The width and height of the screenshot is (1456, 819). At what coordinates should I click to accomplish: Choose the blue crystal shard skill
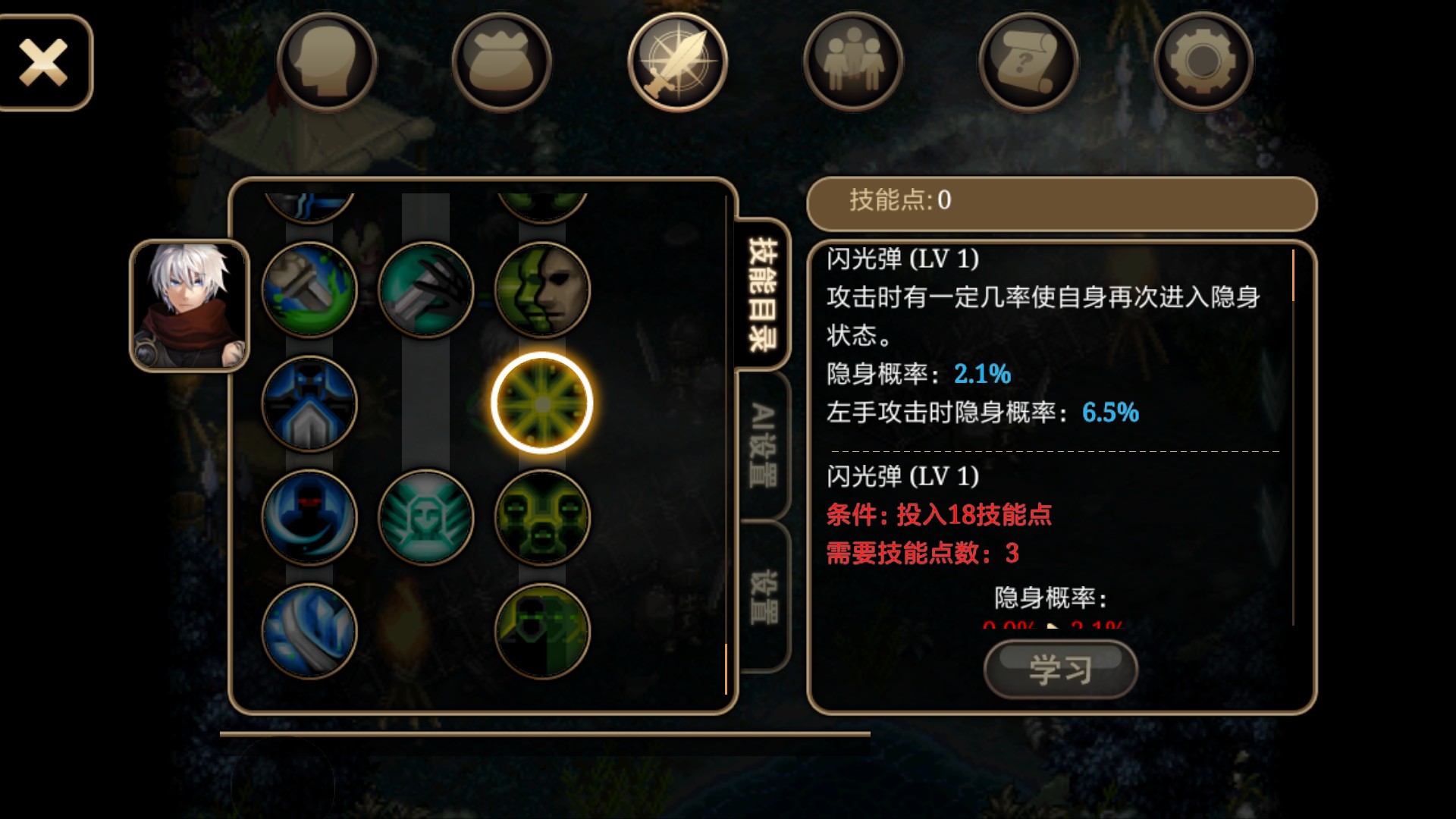(x=309, y=631)
